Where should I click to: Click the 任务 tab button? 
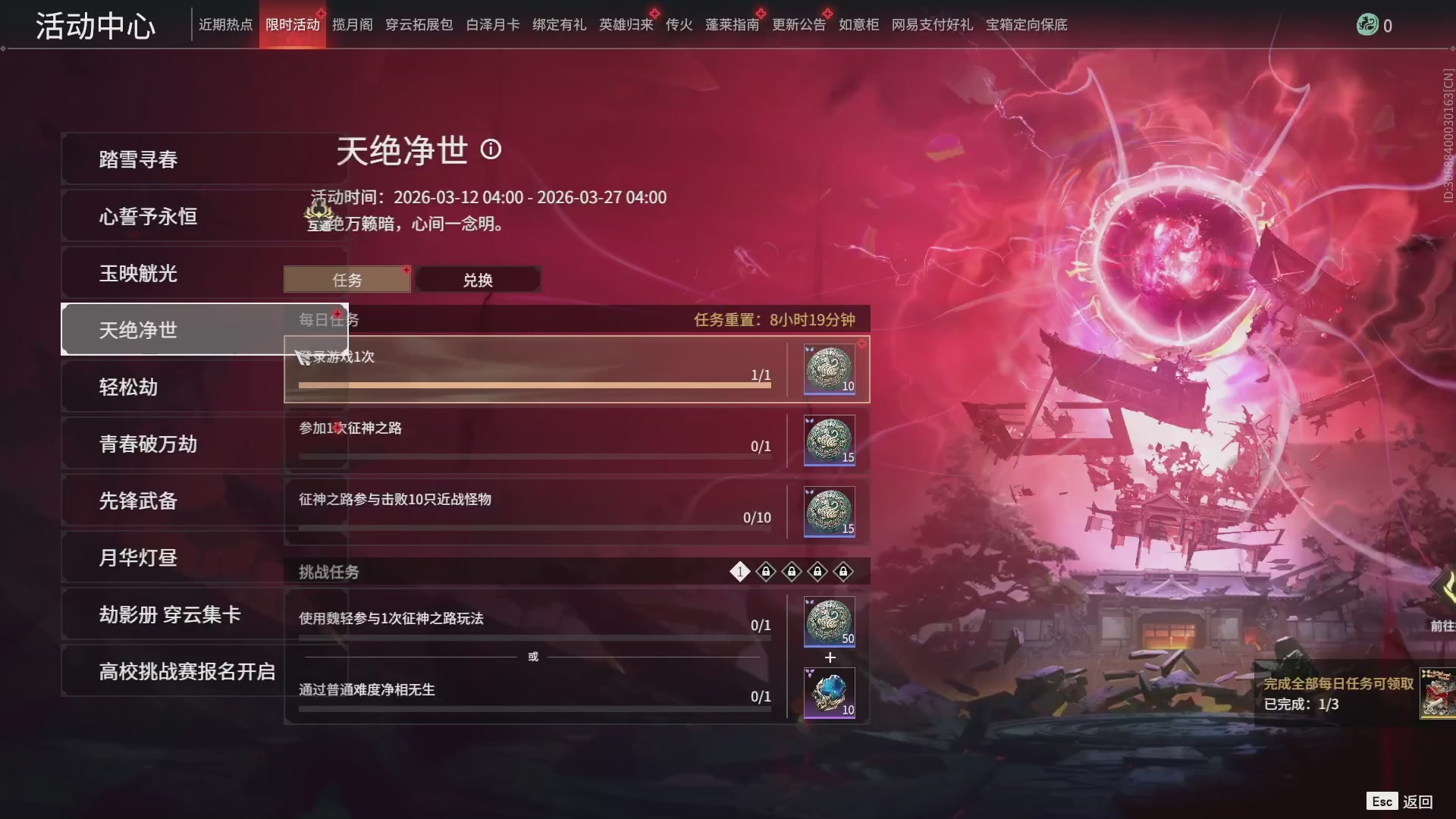pyautogui.click(x=347, y=279)
